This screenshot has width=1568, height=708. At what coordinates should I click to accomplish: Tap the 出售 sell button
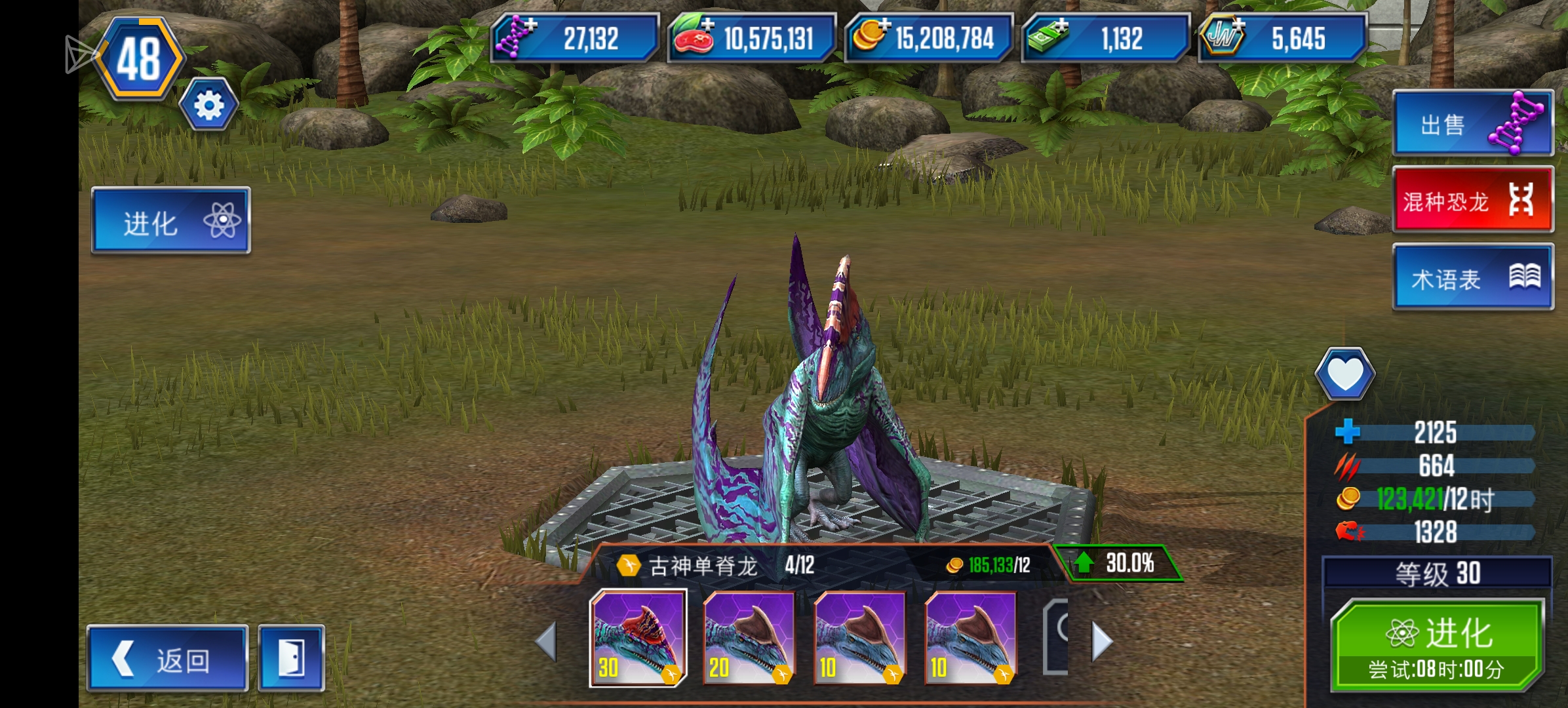tap(1472, 123)
